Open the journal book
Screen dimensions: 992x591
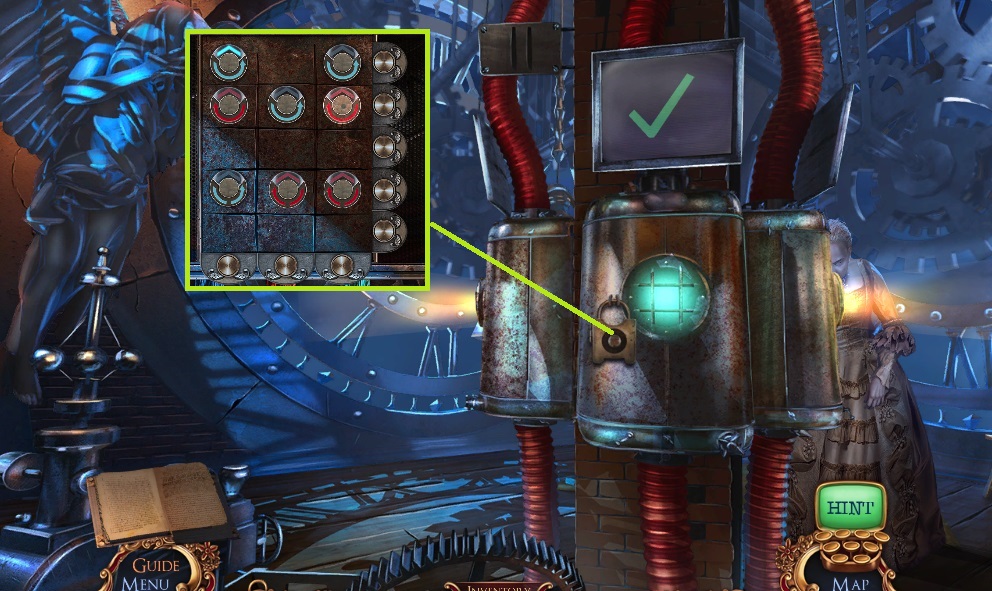160,502
